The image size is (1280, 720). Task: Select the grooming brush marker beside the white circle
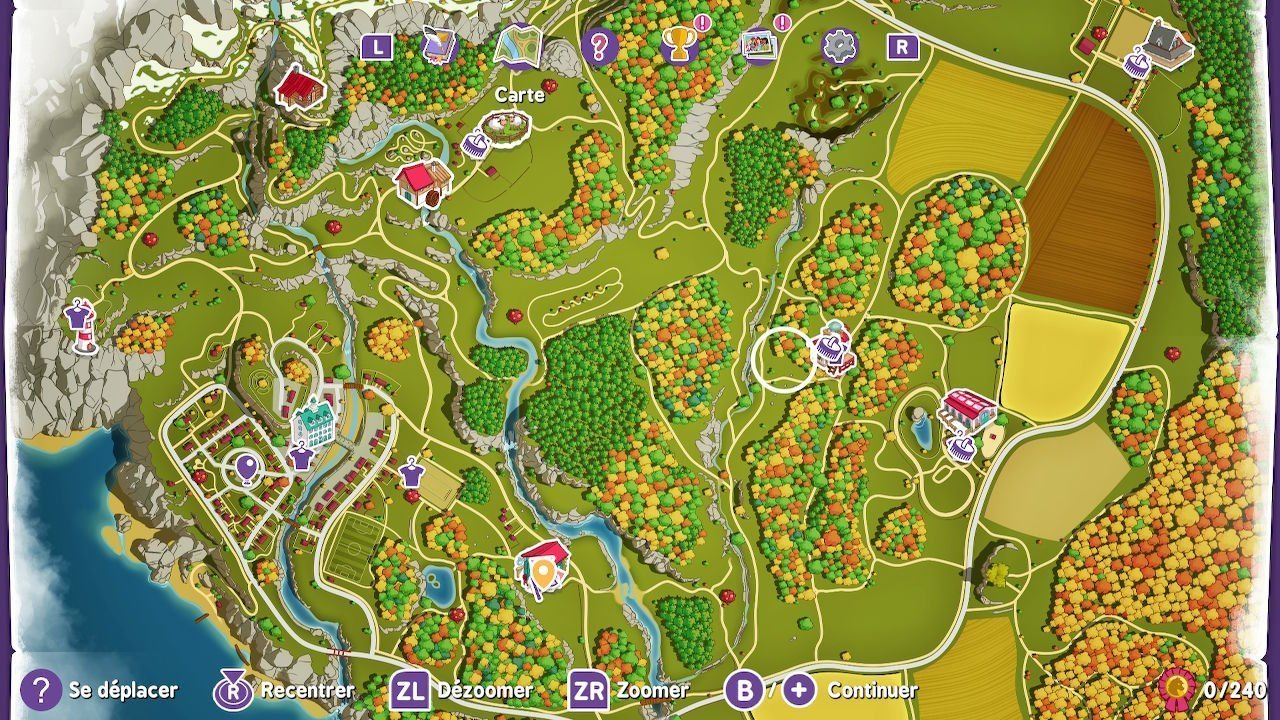[831, 349]
